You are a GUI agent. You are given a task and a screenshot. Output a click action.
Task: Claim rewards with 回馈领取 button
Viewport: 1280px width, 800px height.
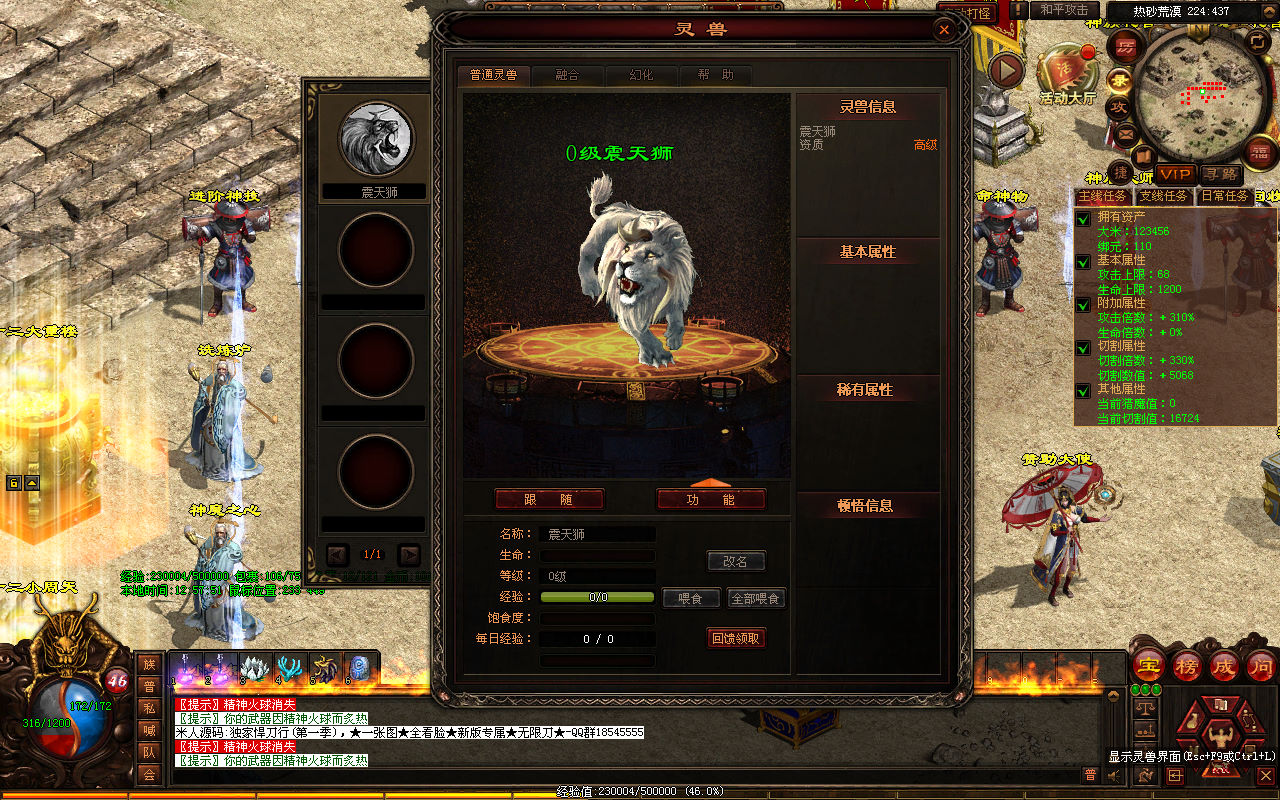736,638
